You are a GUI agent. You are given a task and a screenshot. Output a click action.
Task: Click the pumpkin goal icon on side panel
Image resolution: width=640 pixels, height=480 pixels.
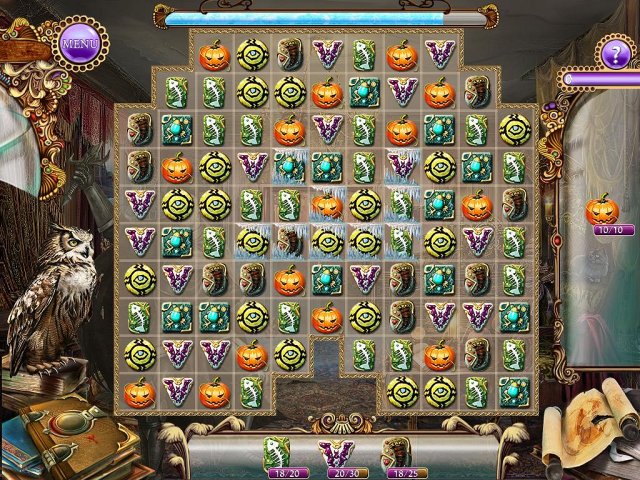tap(602, 209)
